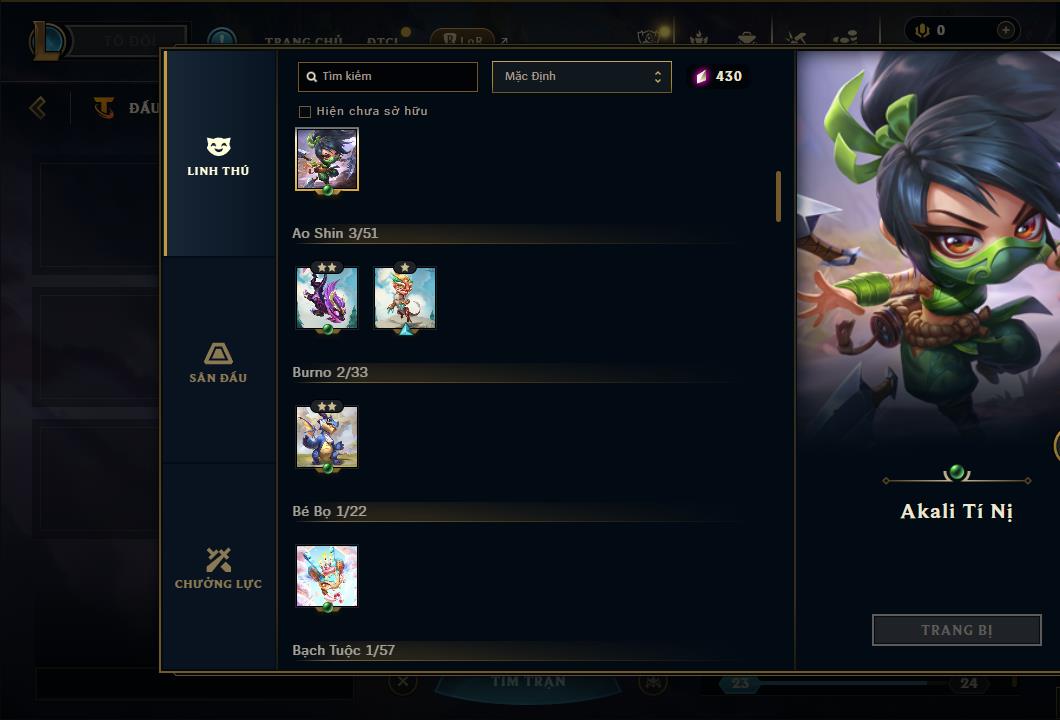Click the little legends list scrollbar
Image resolution: width=1060 pixels, height=720 pixels.
pos(778,196)
